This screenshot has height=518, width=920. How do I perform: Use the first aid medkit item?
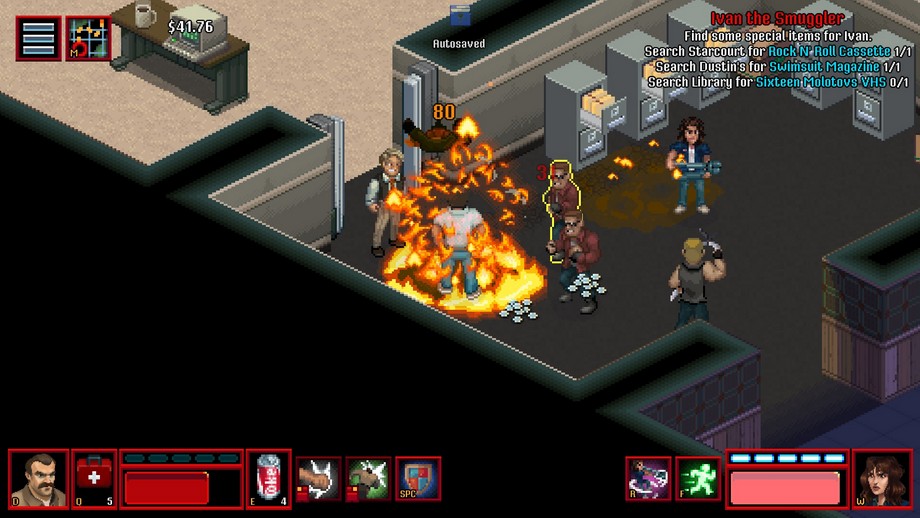tap(94, 478)
